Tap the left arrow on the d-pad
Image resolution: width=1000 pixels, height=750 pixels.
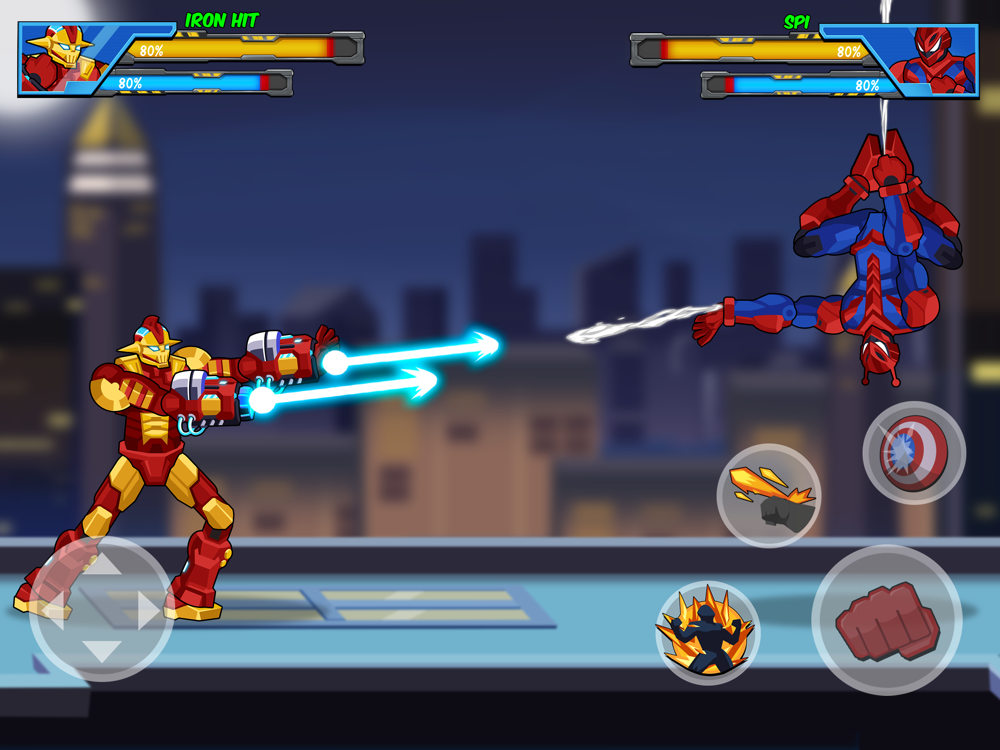pos(55,610)
